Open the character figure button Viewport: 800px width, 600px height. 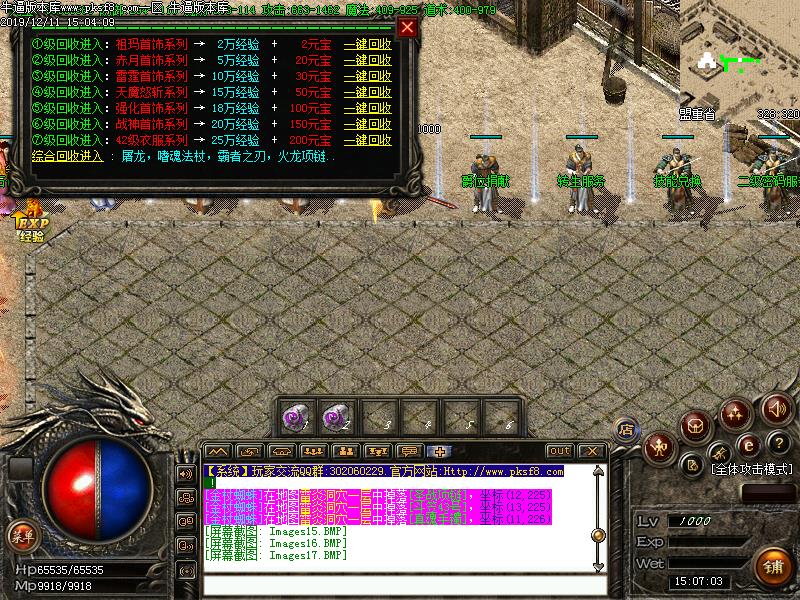[659, 447]
